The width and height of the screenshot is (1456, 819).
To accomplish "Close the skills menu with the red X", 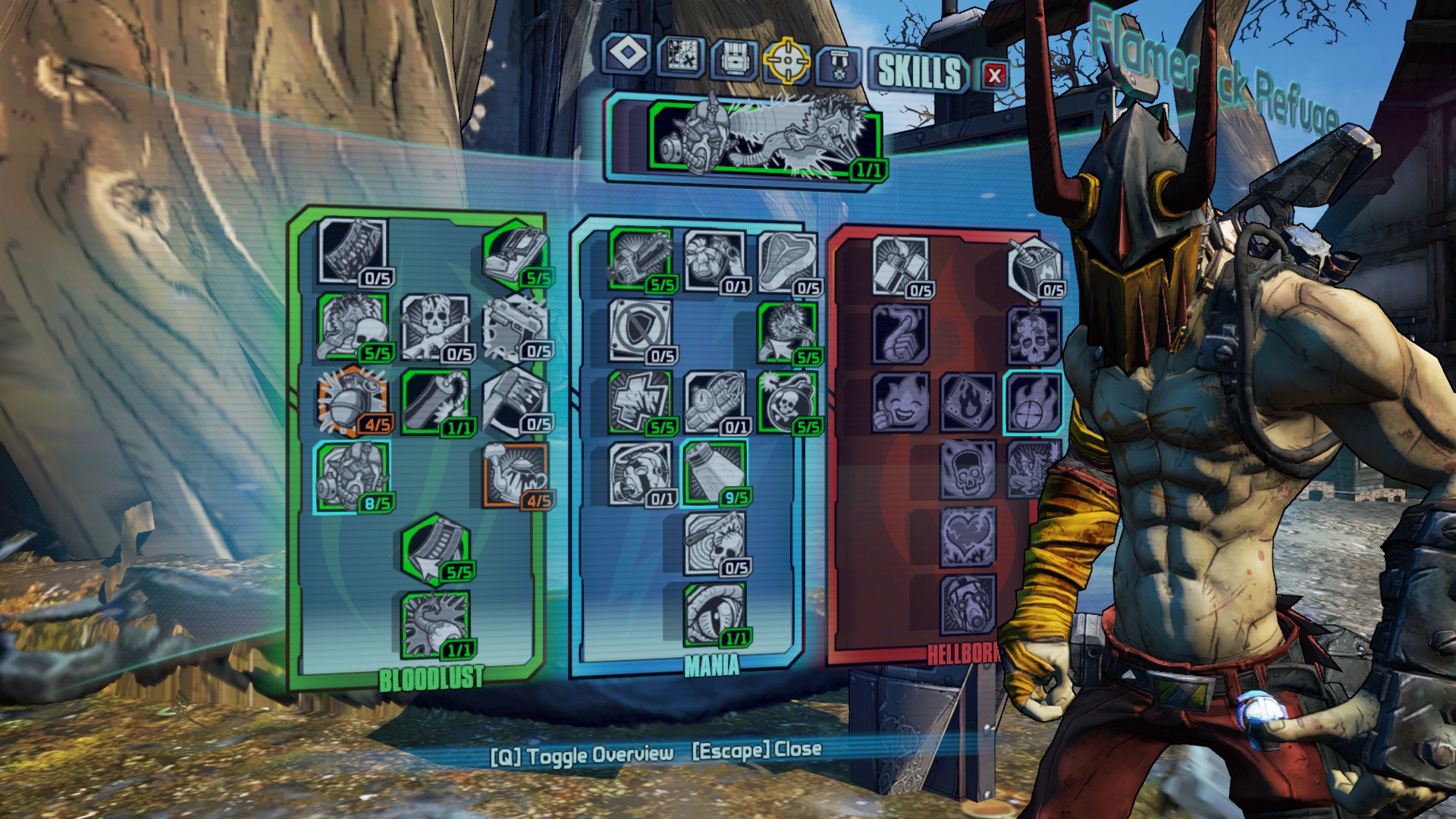I will (x=994, y=74).
